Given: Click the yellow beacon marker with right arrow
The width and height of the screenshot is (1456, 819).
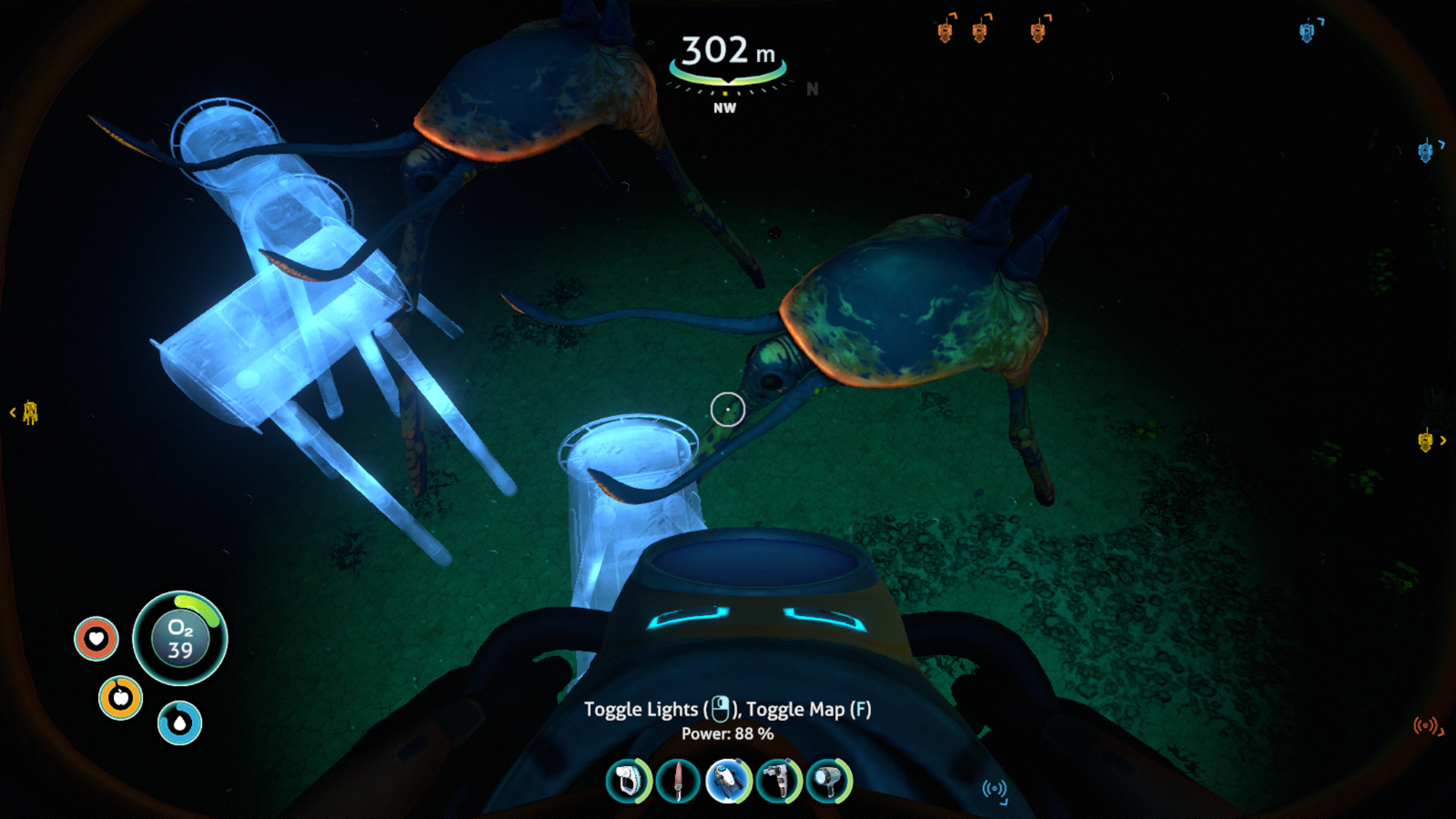Looking at the screenshot, I should (1427, 441).
